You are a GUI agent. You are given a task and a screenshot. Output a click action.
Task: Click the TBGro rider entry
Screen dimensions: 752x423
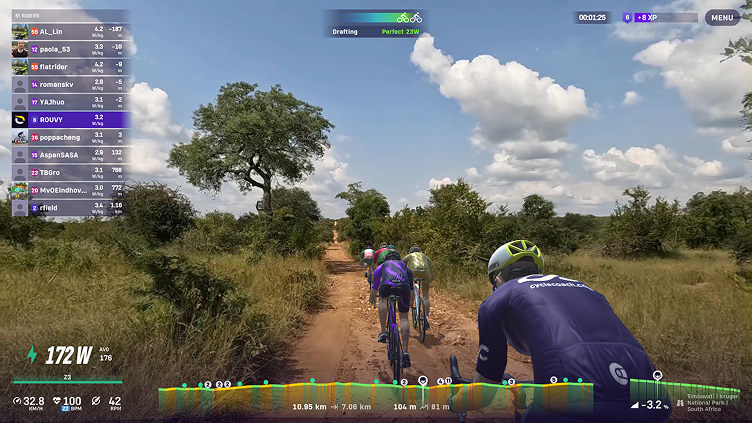tap(70, 172)
